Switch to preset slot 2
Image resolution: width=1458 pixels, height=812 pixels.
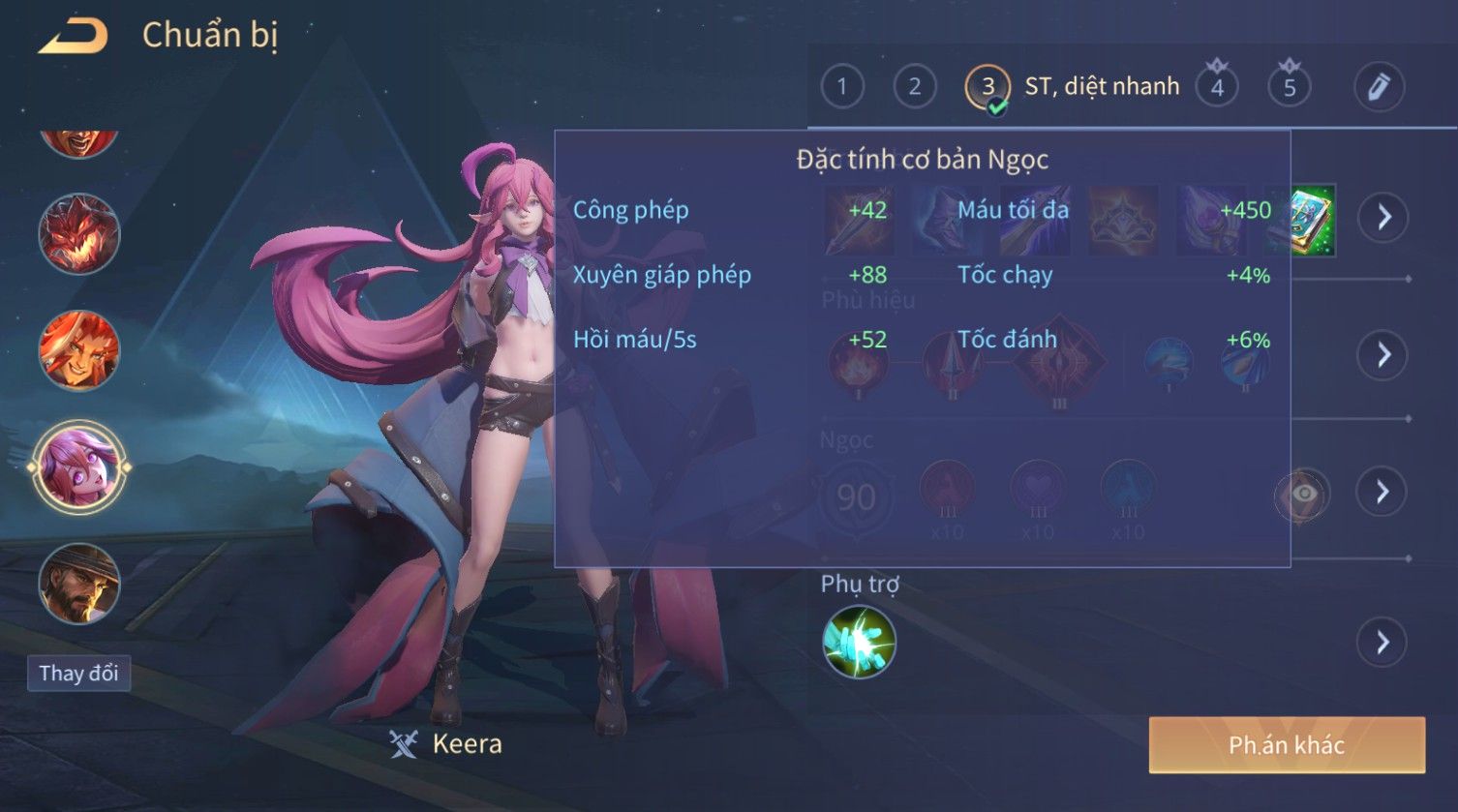point(914,87)
